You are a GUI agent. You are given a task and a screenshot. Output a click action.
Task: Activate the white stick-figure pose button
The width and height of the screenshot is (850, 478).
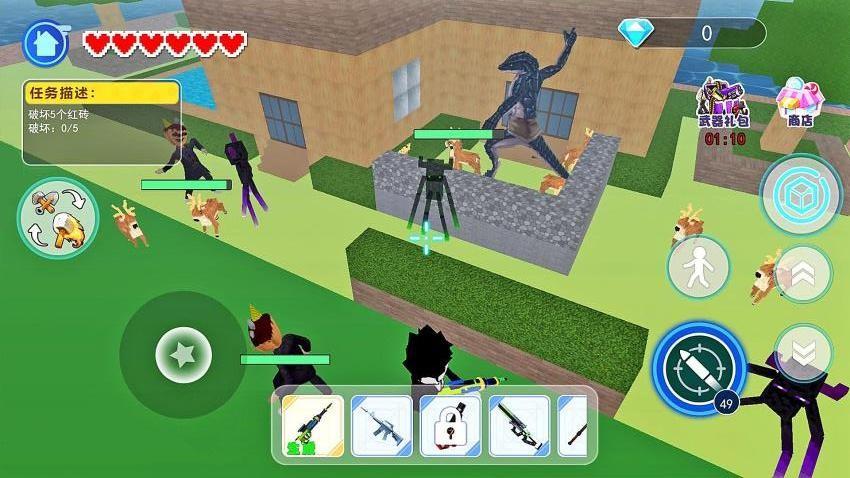coord(698,267)
